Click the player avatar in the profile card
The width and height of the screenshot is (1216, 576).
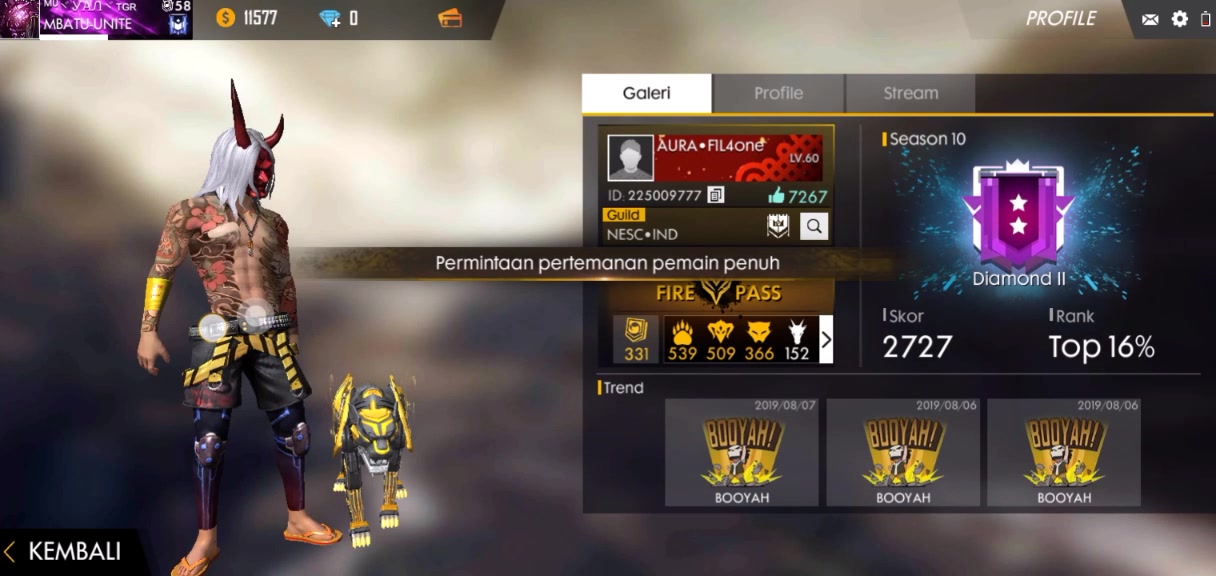(630, 158)
